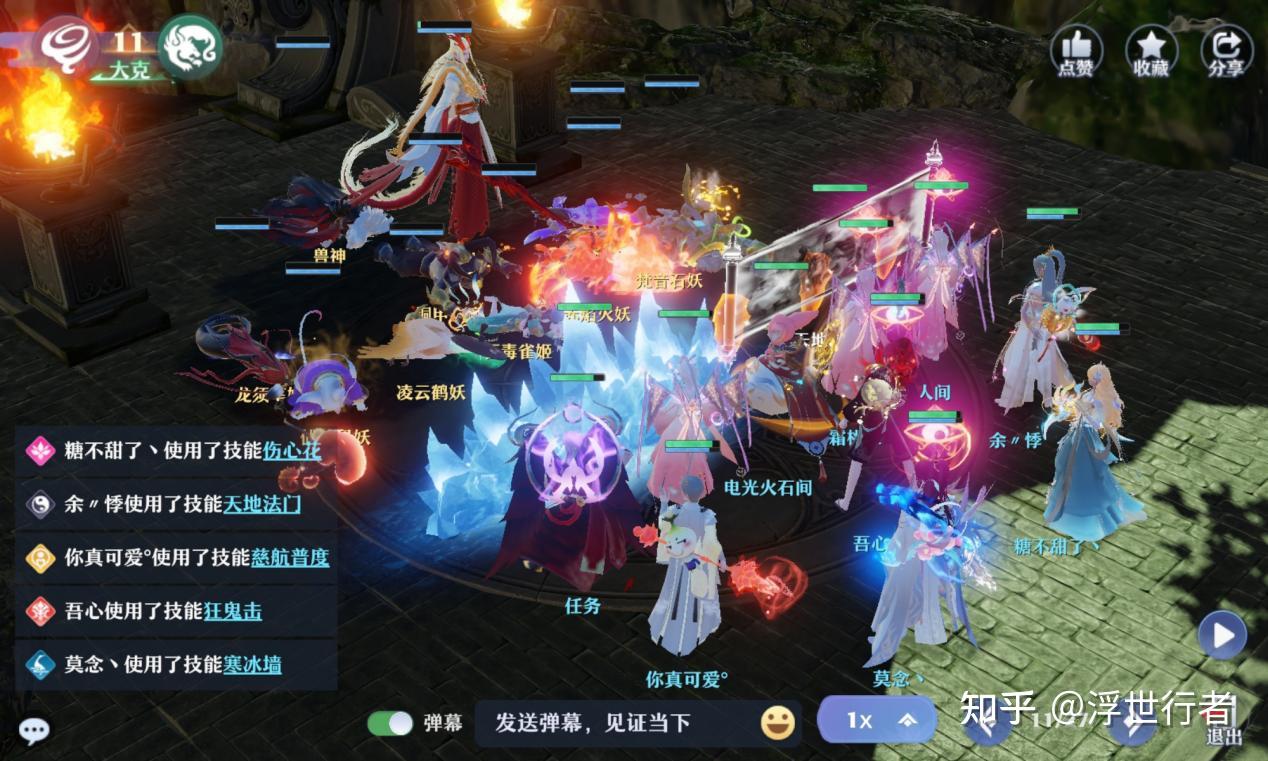View the 天地法门 skill link

pos(262,504)
